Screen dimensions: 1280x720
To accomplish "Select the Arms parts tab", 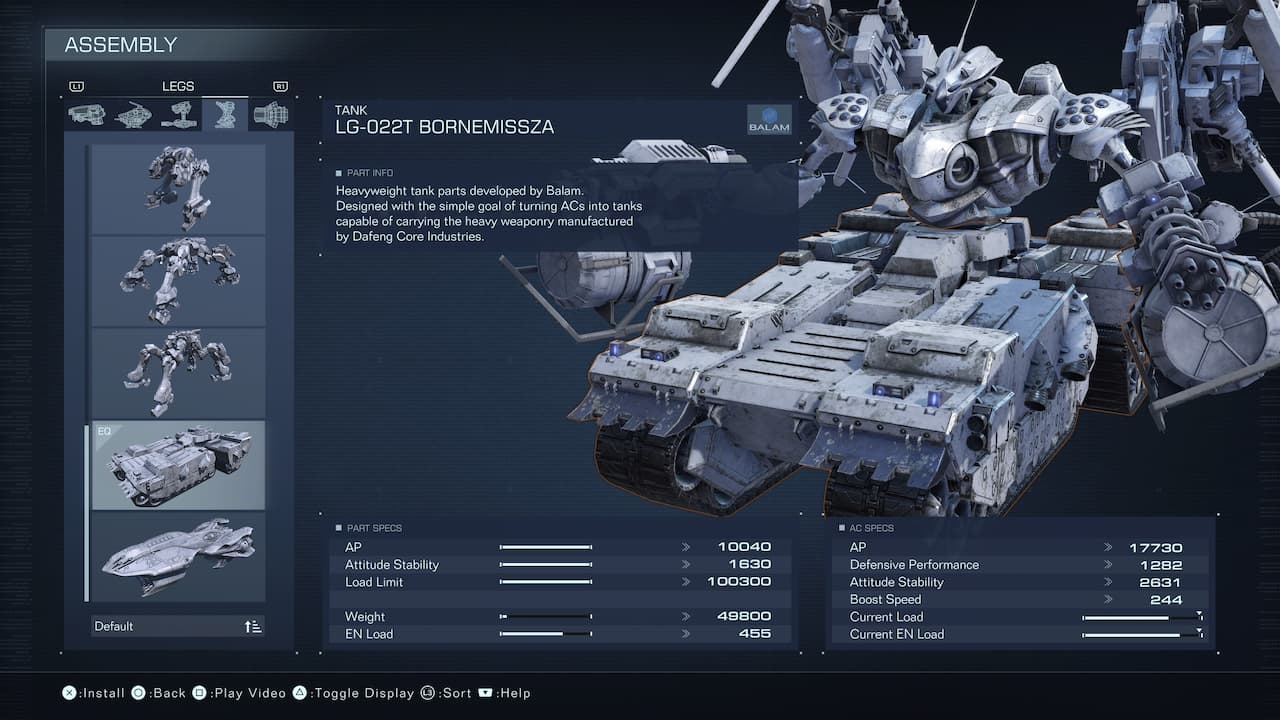I will [179, 115].
